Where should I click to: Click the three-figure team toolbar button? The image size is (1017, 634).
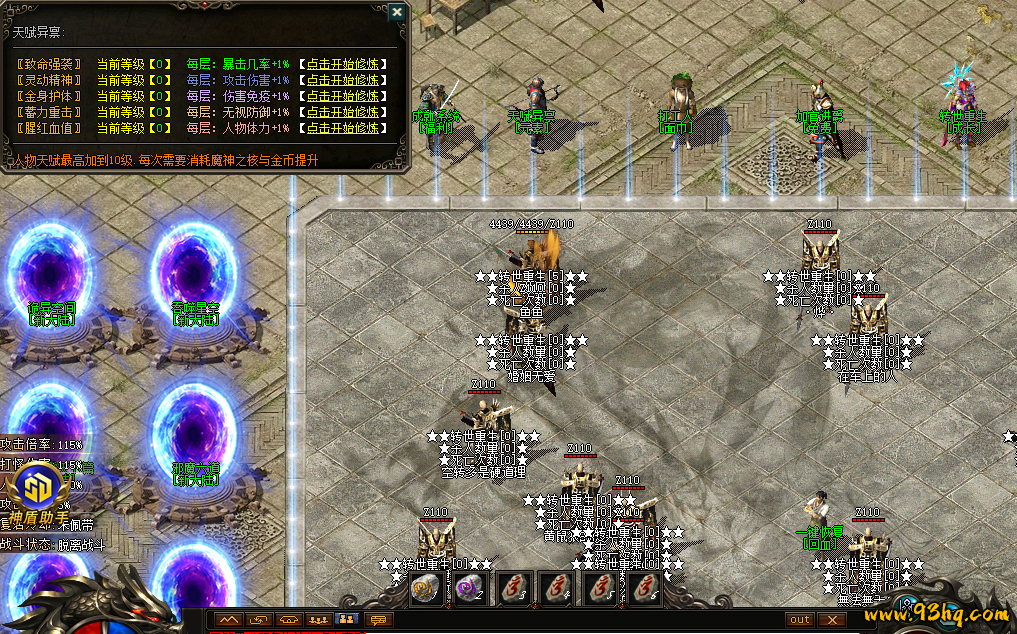click(319, 620)
